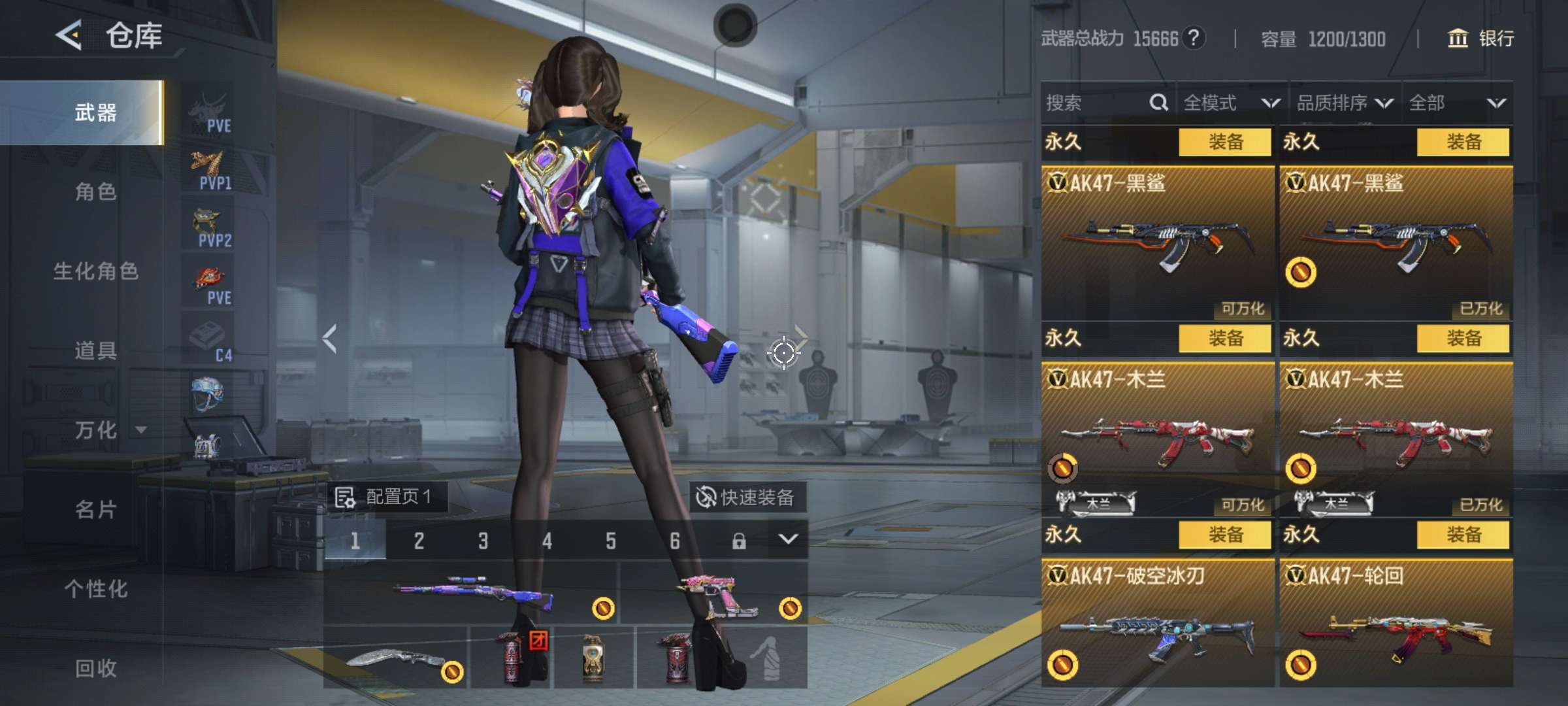The height and width of the screenshot is (706, 1568).
Task: Select the PVP1 loadout slot
Action: click(x=209, y=170)
